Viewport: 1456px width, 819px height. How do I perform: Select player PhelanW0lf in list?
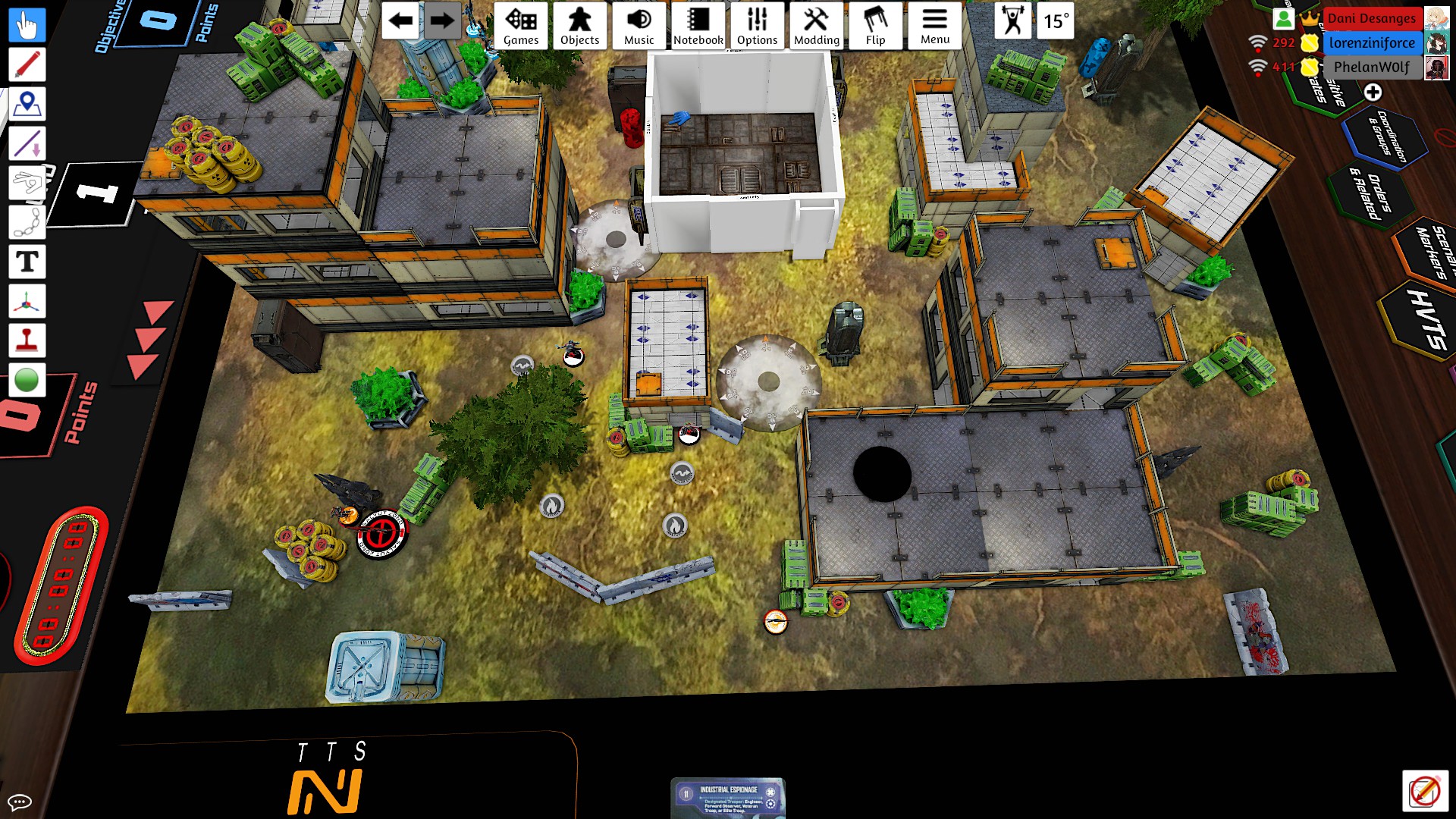click(1371, 67)
